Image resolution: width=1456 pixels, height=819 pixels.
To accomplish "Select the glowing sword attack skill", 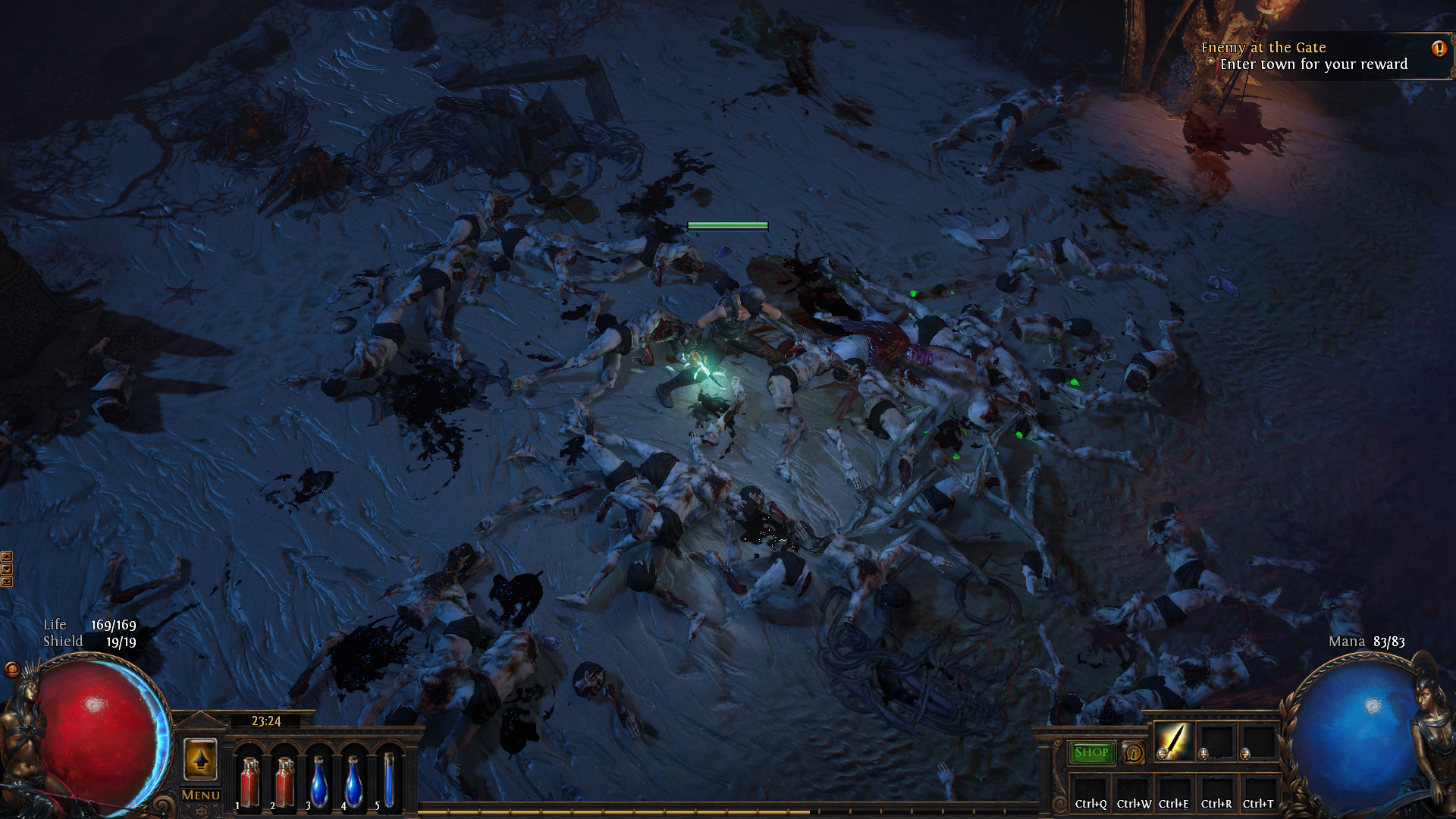I will pyautogui.click(x=1172, y=741).
